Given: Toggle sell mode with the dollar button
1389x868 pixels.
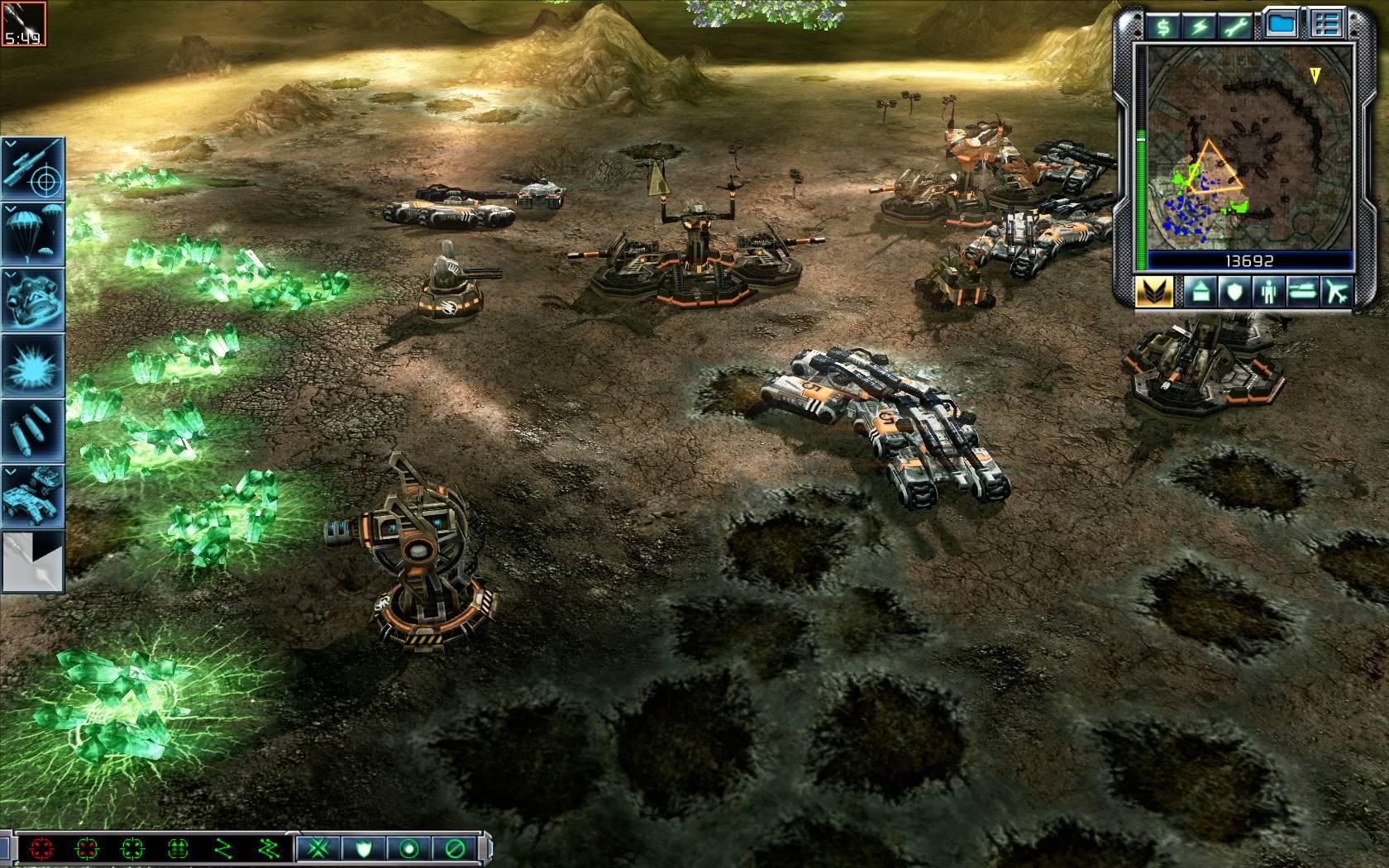Looking at the screenshot, I should click(x=1162, y=26).
